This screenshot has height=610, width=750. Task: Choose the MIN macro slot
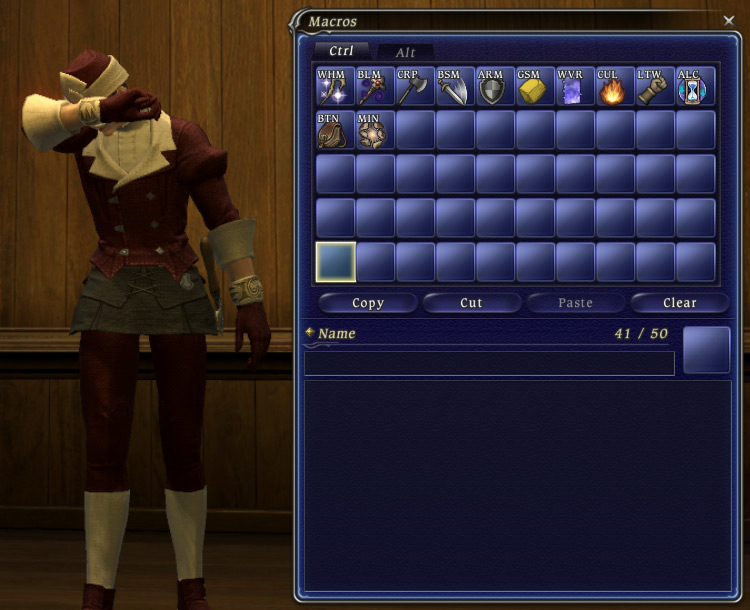pos(375,130)
